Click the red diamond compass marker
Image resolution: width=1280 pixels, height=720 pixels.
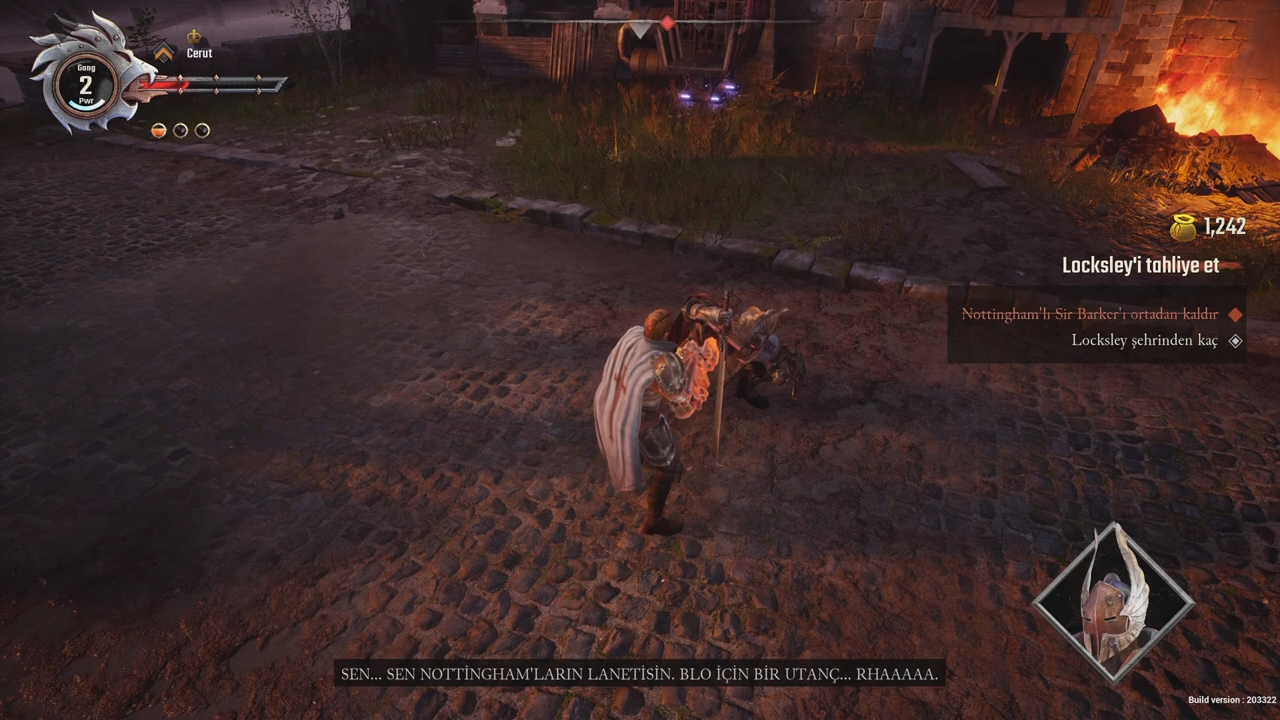click(x=667, y=23)
